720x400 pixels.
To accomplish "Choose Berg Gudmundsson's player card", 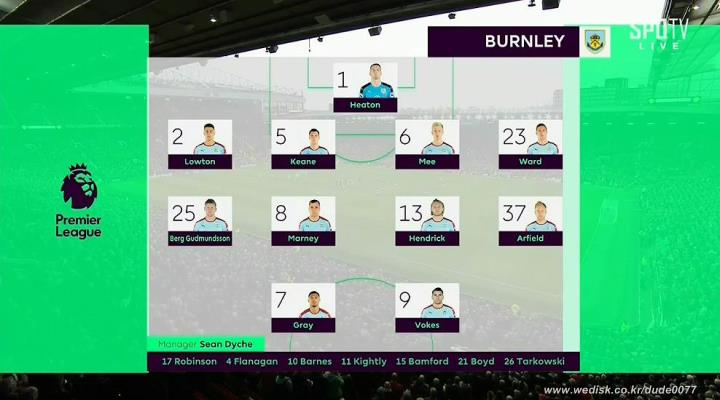I will (200, 221).
